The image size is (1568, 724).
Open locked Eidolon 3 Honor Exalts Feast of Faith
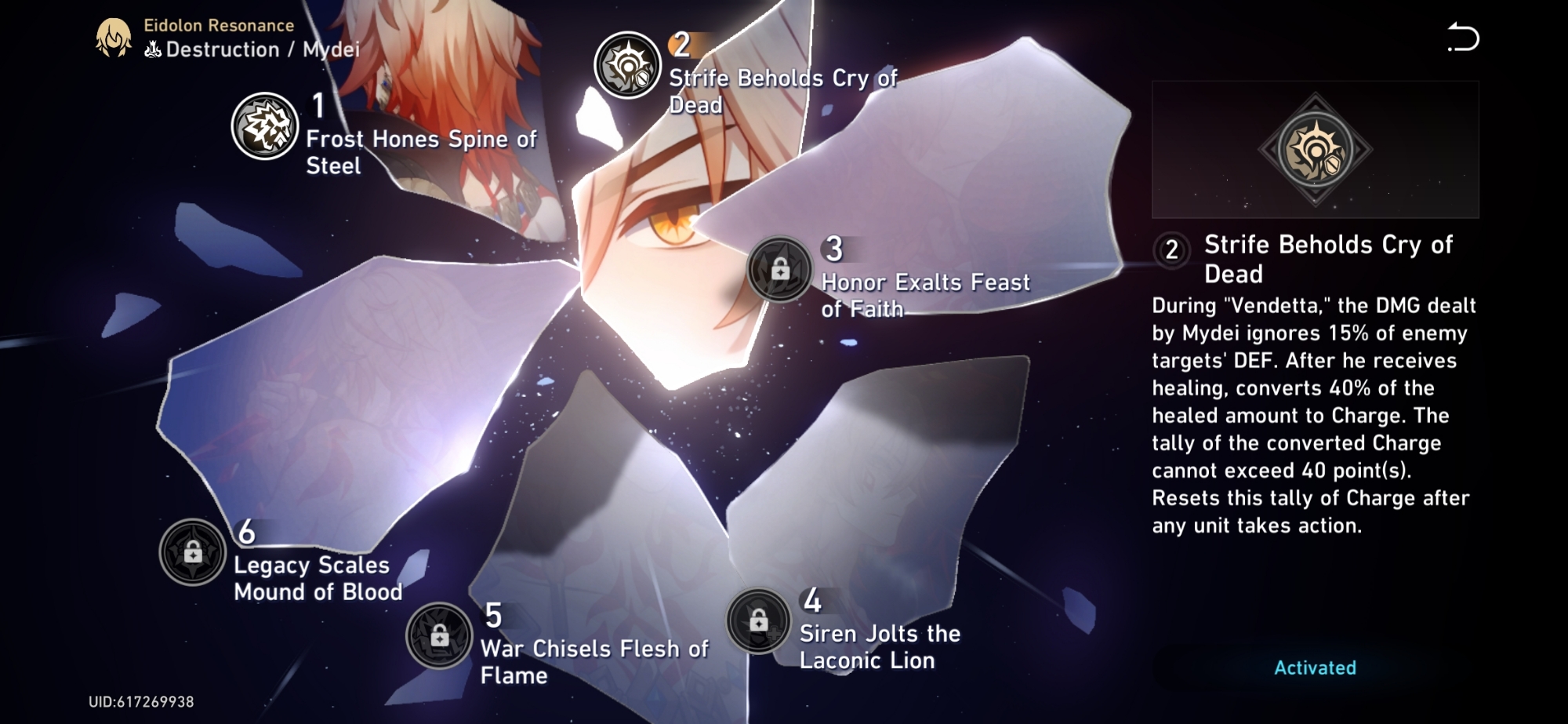[779, 270]
